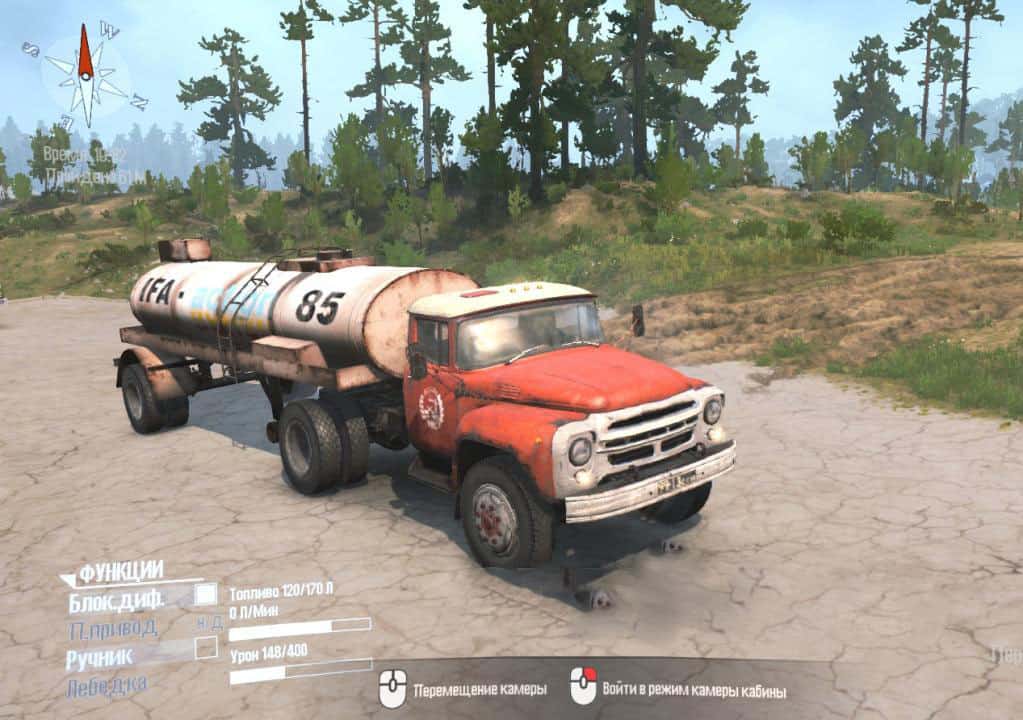Select the П.привод all-wheel drive entry
The image size is (1023, 720).
point(113,630)
